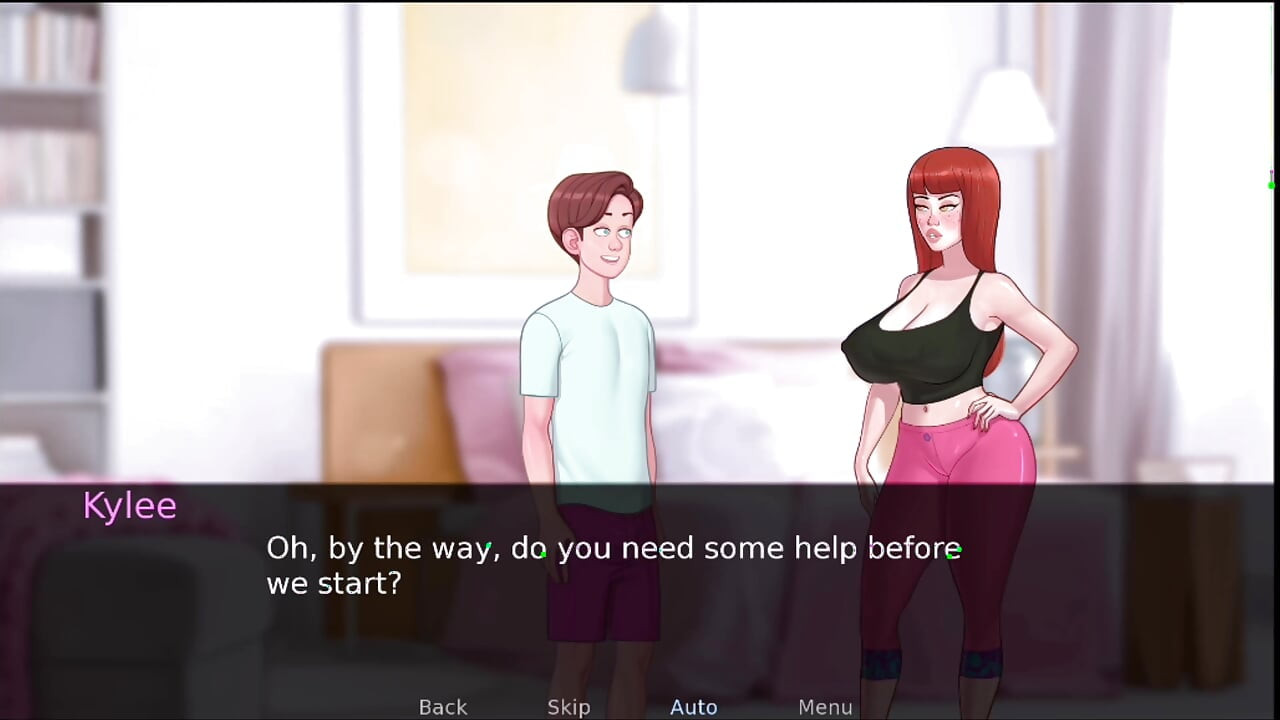
Task: Return to previous line via Back control
Action: coord(442,707)
